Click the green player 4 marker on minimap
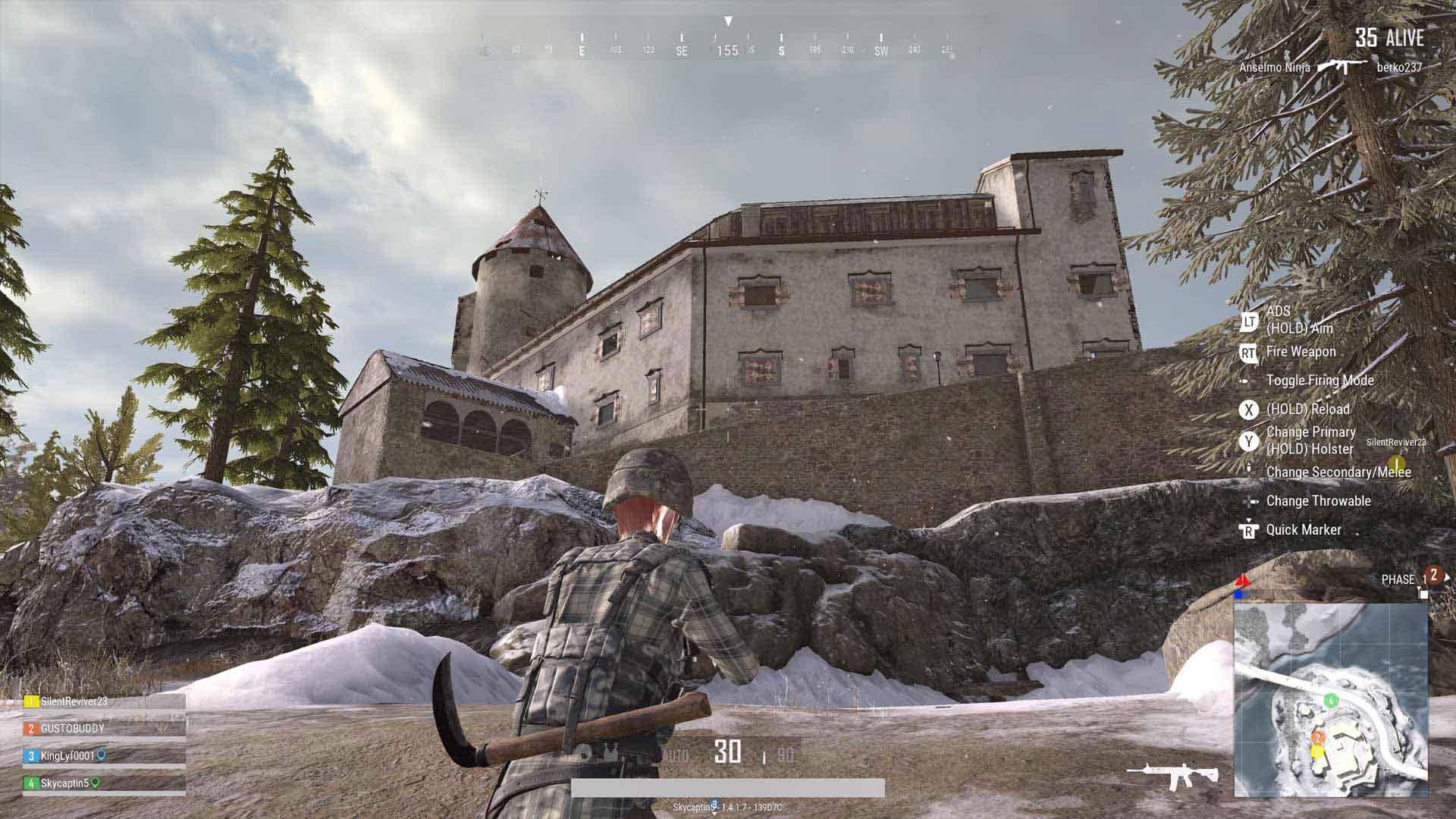 [x=1330, y=700]
